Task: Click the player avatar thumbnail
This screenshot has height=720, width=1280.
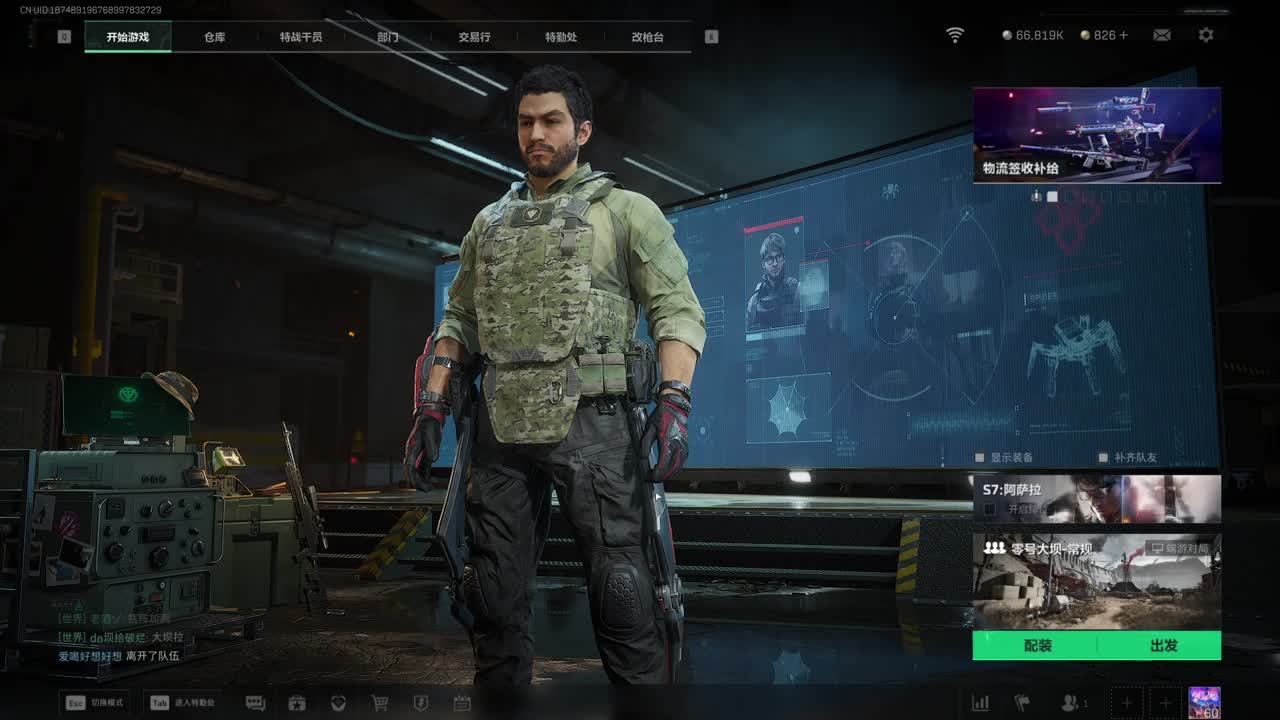Action: [x=1204, y=702]
